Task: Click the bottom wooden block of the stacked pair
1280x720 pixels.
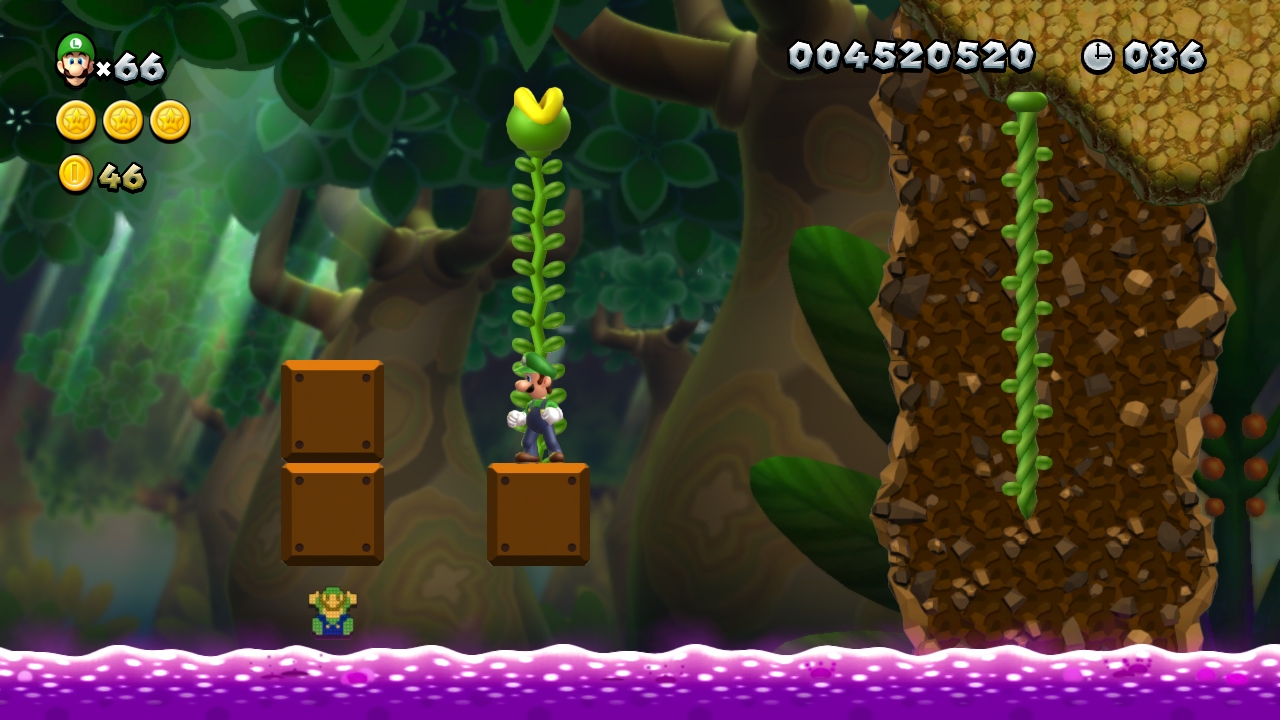Action: 333,512
